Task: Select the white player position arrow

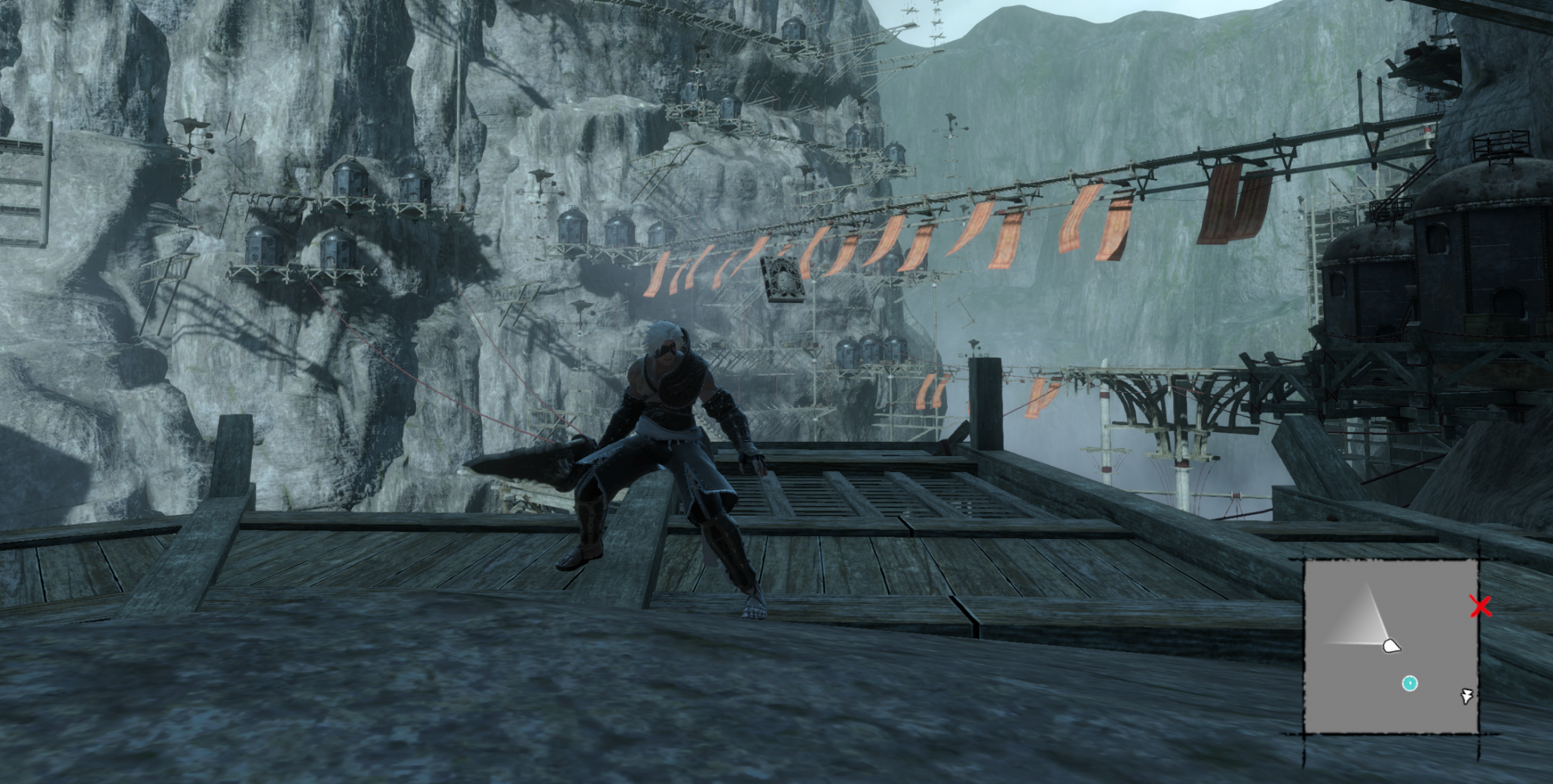Action: [1391, 645]
